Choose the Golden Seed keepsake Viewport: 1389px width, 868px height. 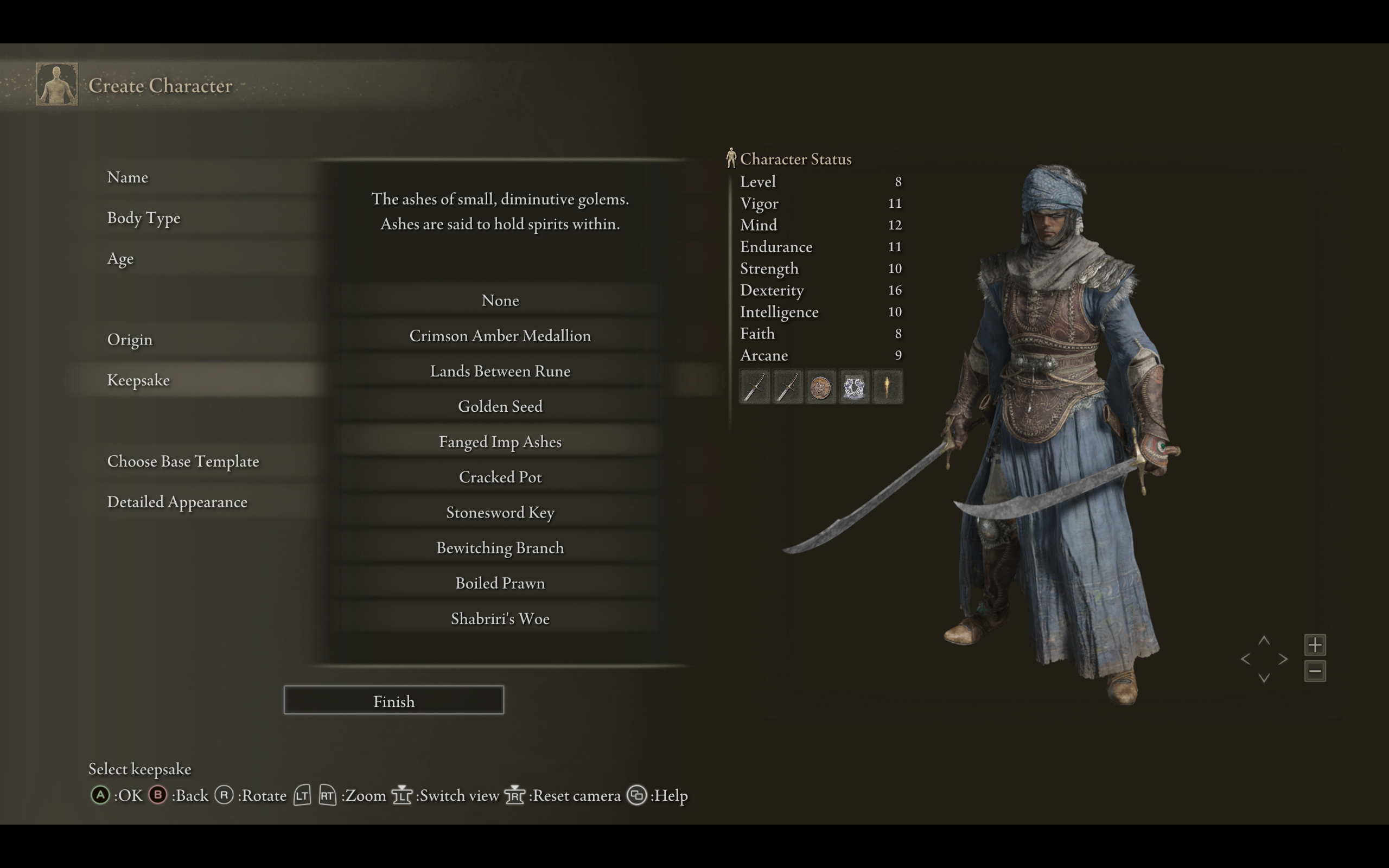[500, 406]
